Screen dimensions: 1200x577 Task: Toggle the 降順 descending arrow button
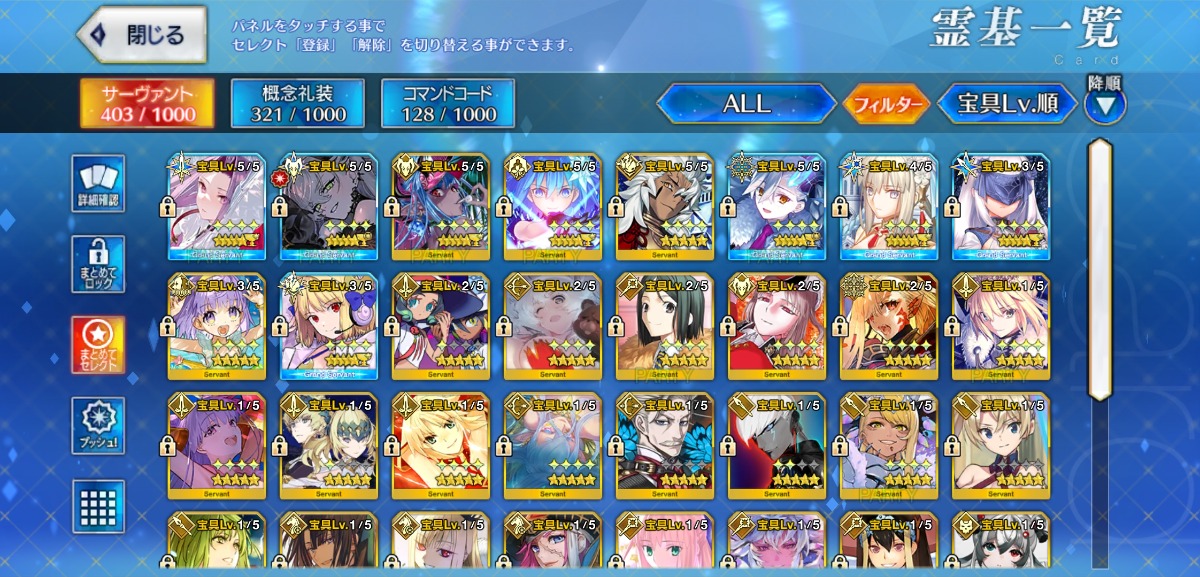pyautogui.click(x=1104, y=103)
